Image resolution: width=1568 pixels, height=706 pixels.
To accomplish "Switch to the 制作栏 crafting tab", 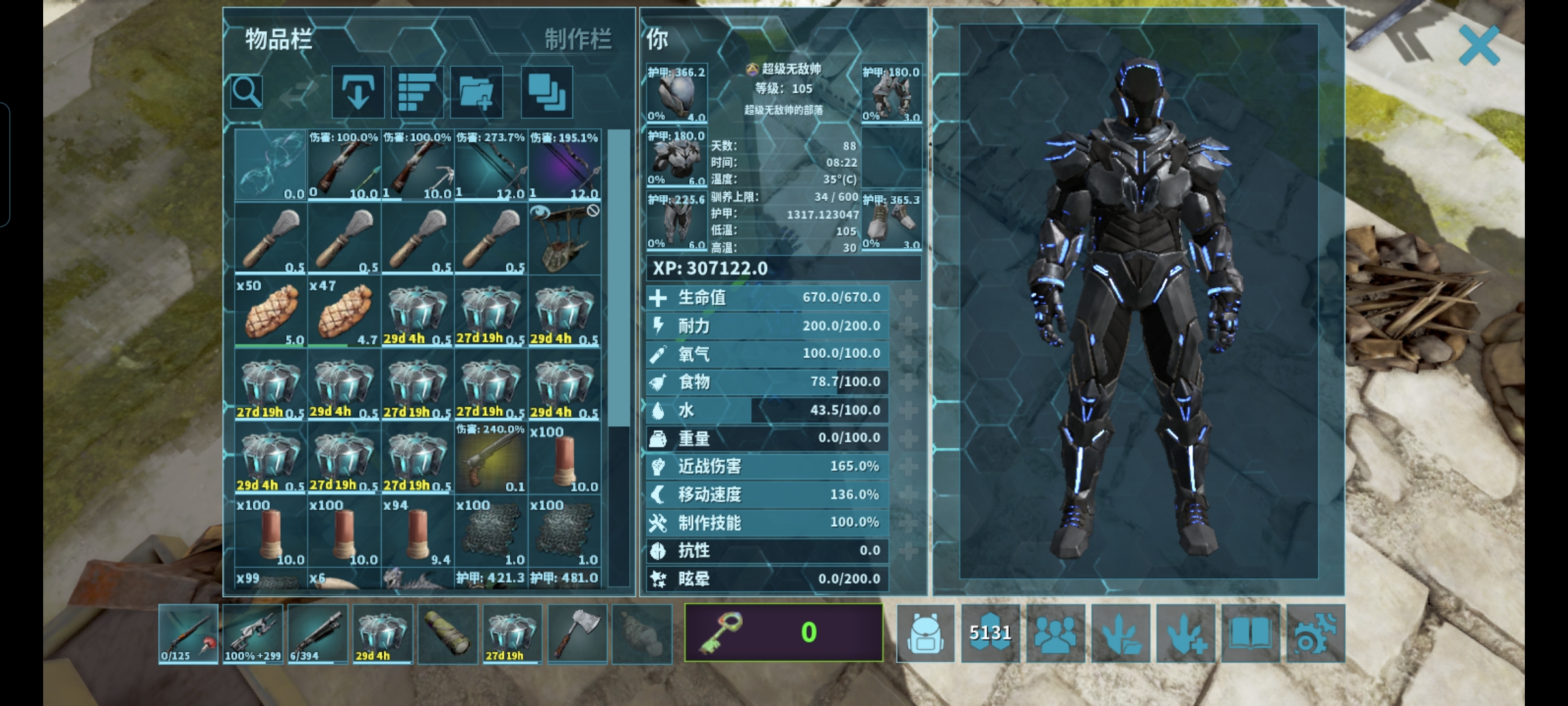I will (x=578, y=40).
